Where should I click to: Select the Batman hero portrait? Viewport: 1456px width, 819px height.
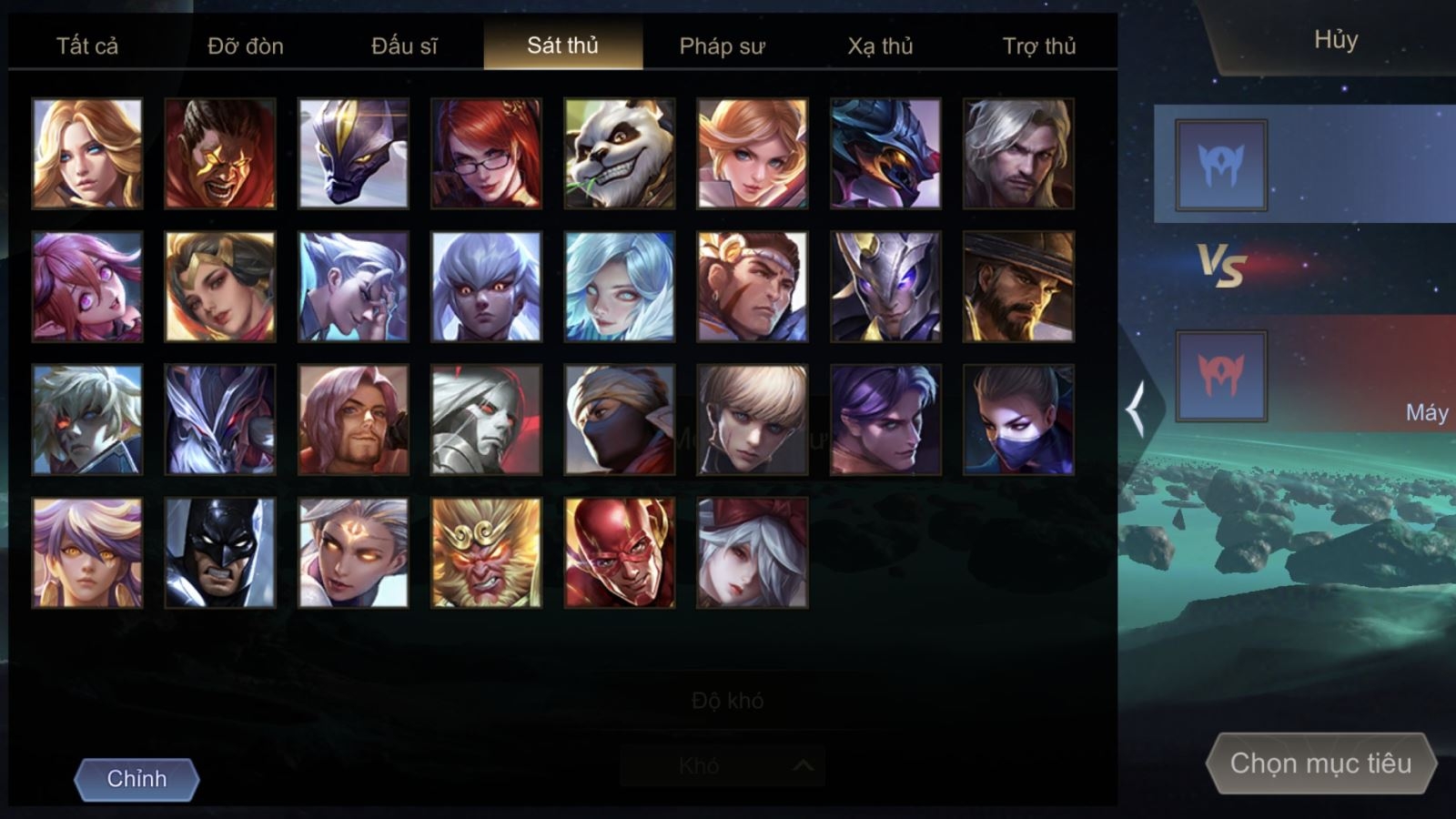coord(220,553)
